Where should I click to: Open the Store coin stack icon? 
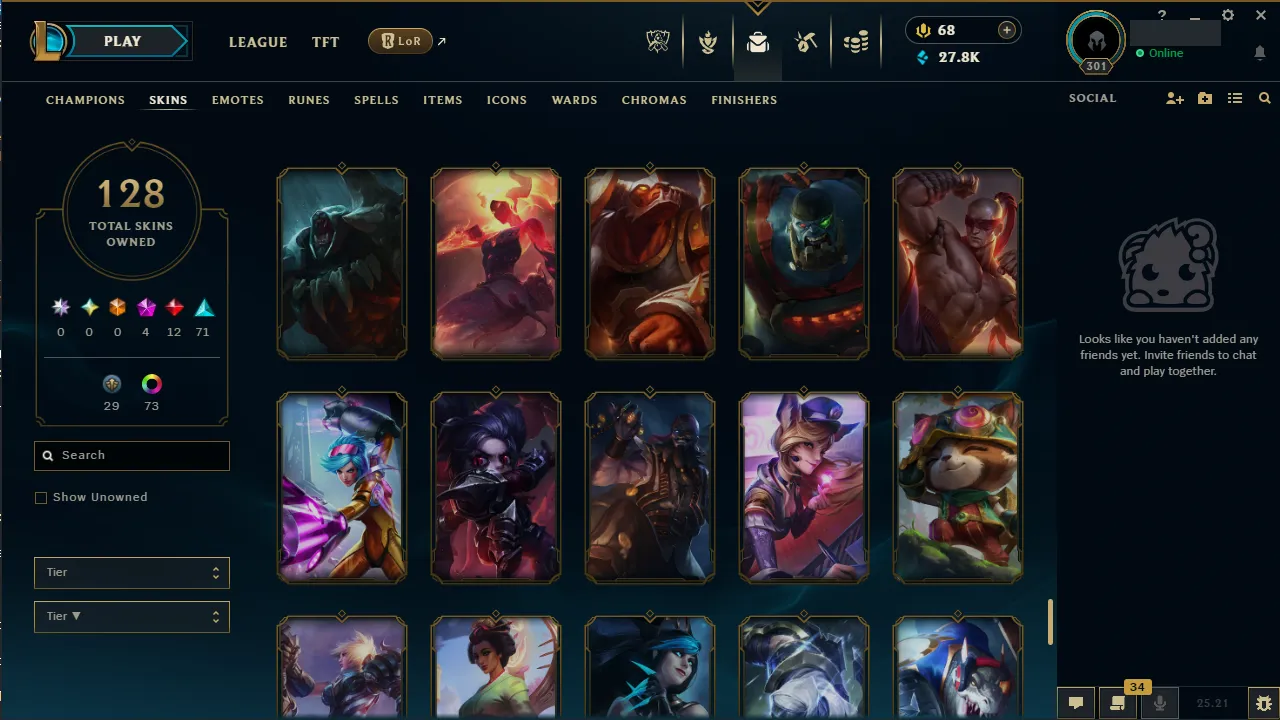(856, 42)
